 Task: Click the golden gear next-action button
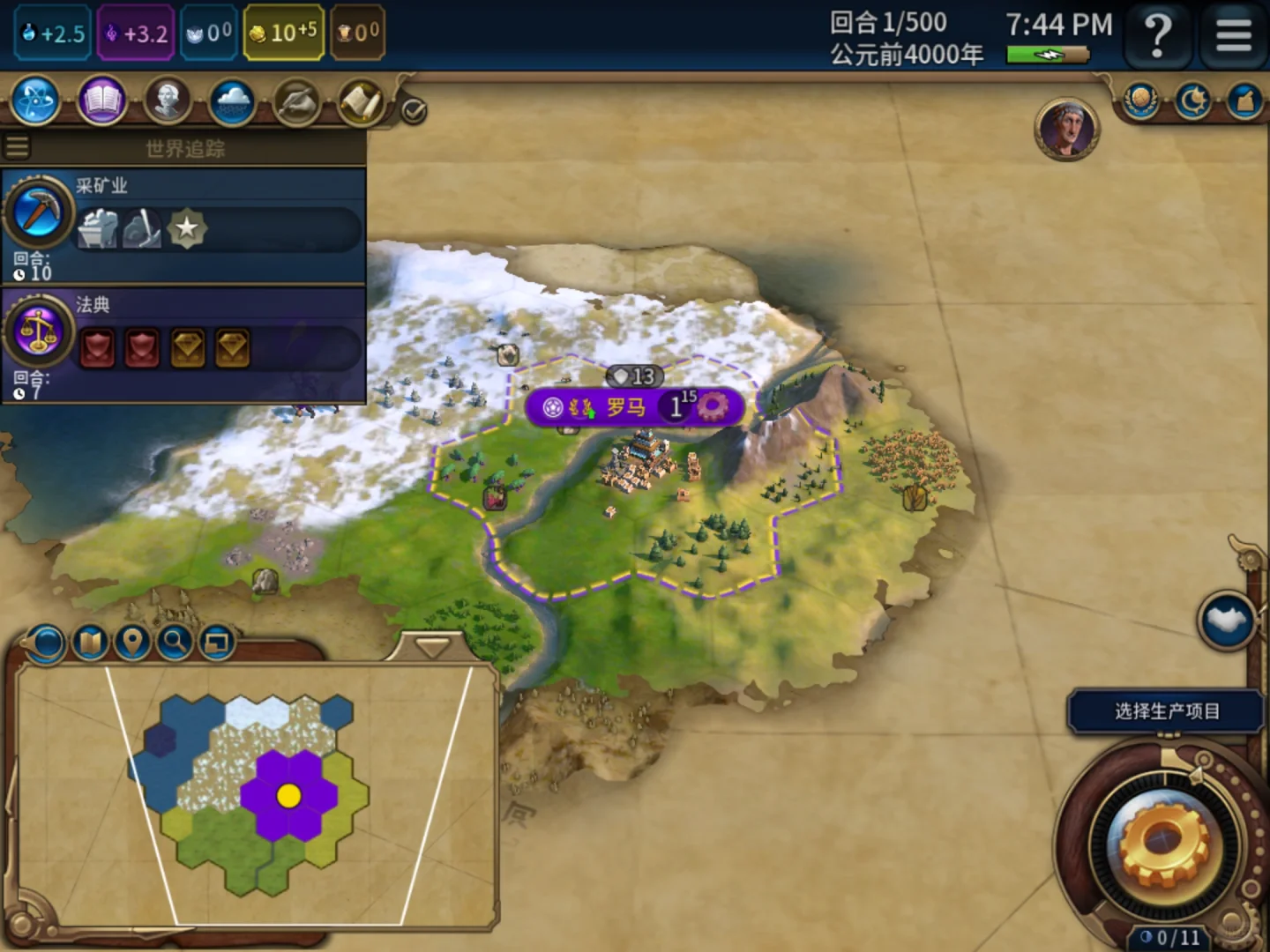(x=1161, y=844)
